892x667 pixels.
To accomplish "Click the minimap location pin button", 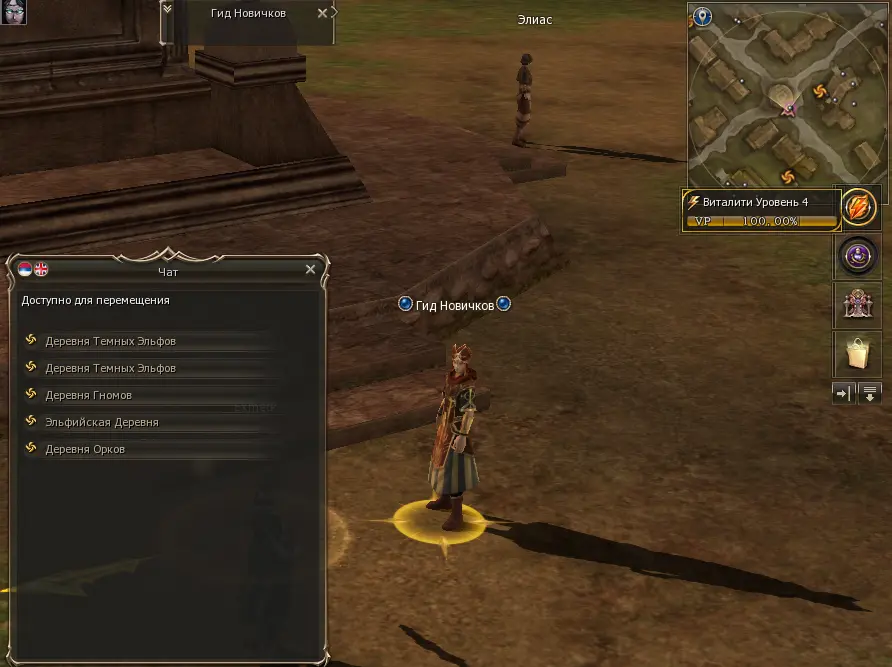I will point(703,17).
